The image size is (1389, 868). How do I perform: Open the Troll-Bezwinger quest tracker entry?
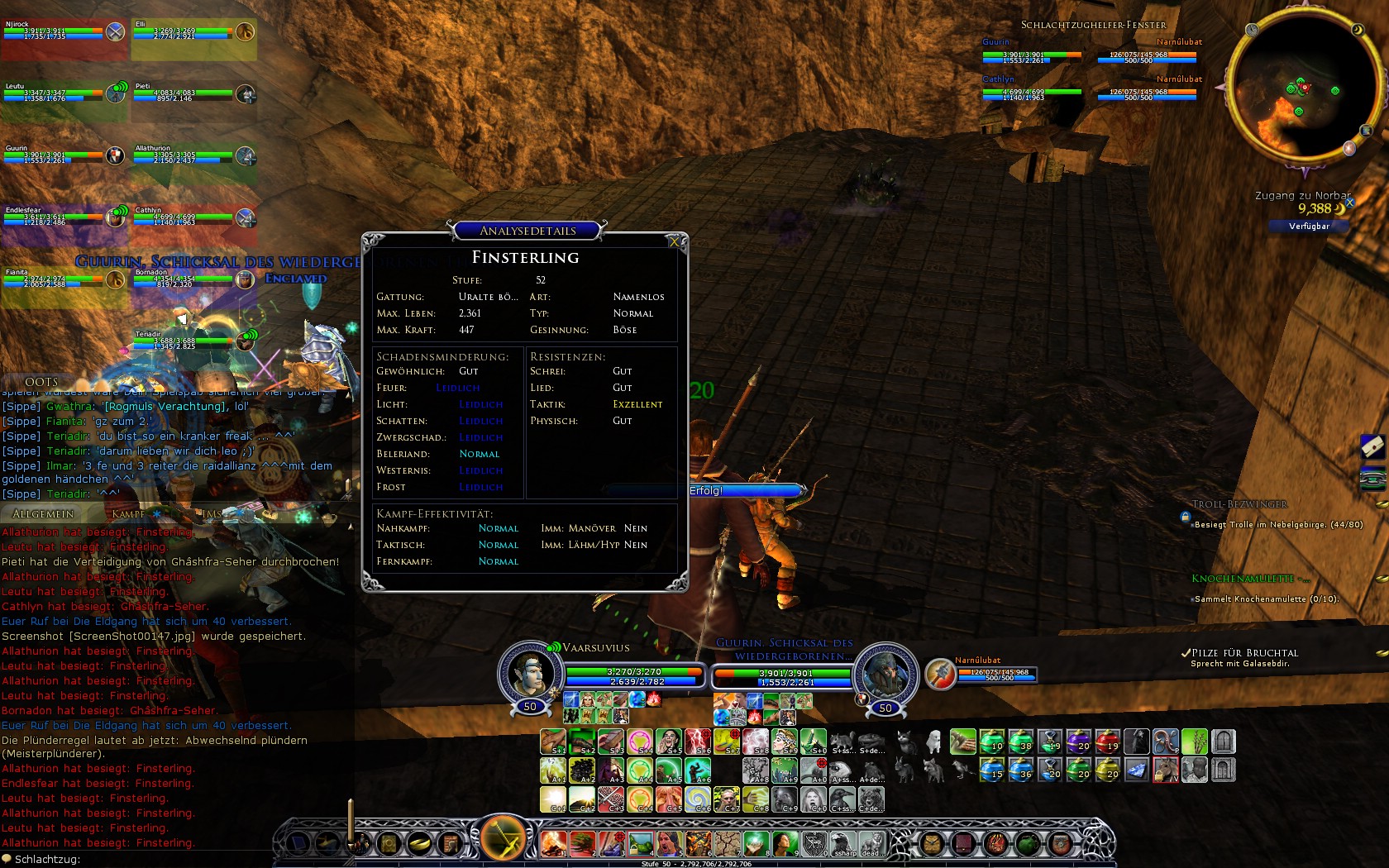point(1239,504)
